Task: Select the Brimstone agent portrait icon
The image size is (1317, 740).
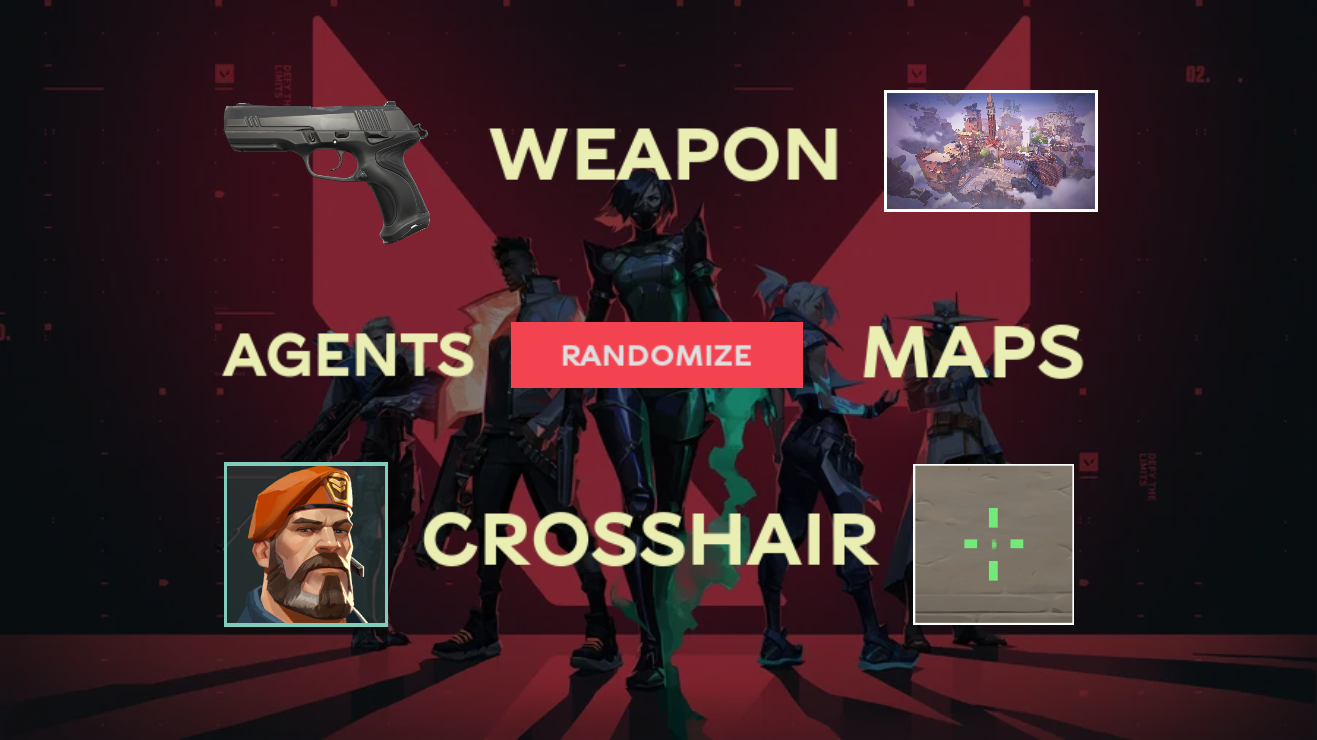Action: 306,545
